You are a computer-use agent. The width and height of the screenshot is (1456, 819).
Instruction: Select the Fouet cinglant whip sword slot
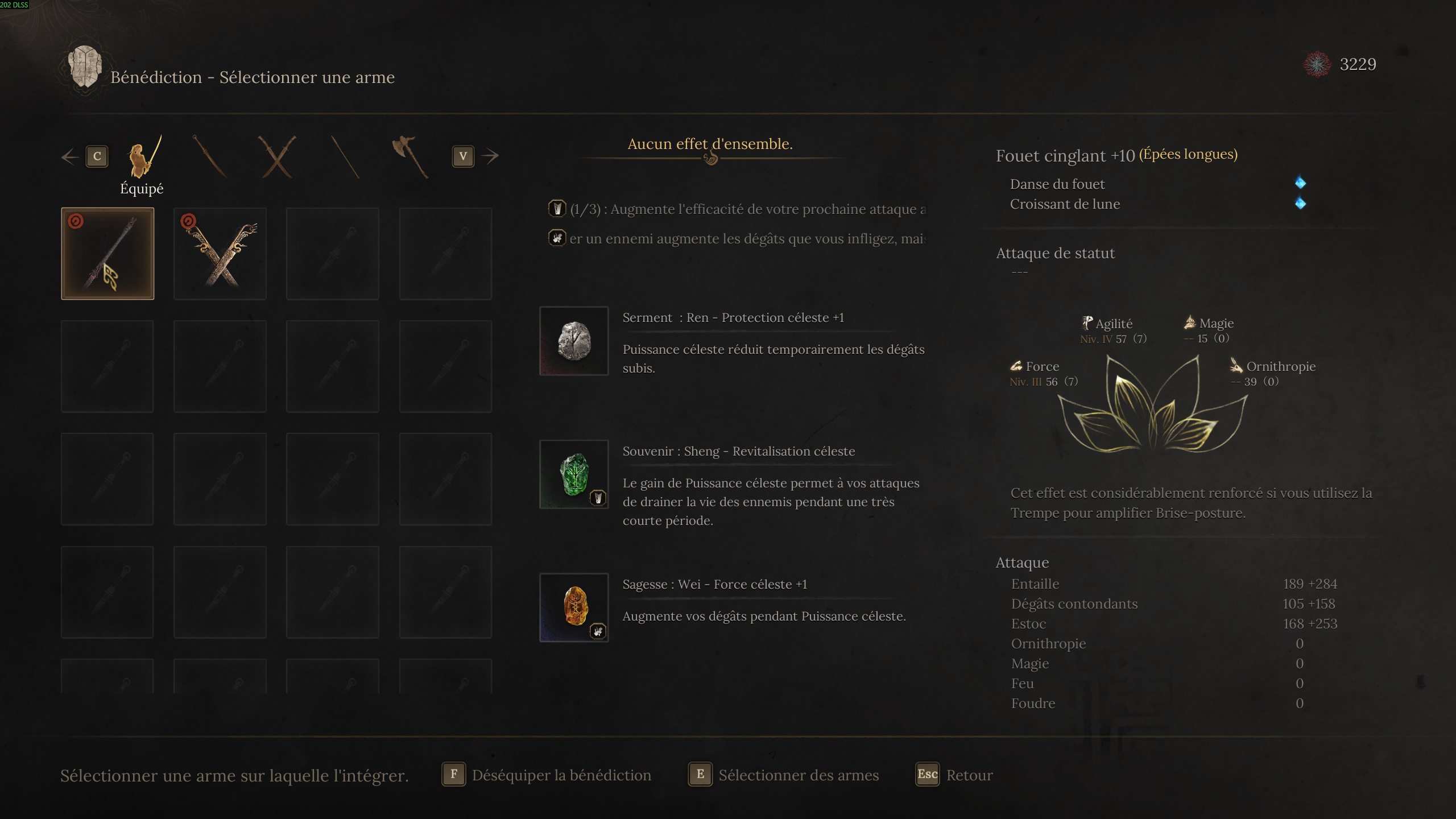tap(107, 254)
